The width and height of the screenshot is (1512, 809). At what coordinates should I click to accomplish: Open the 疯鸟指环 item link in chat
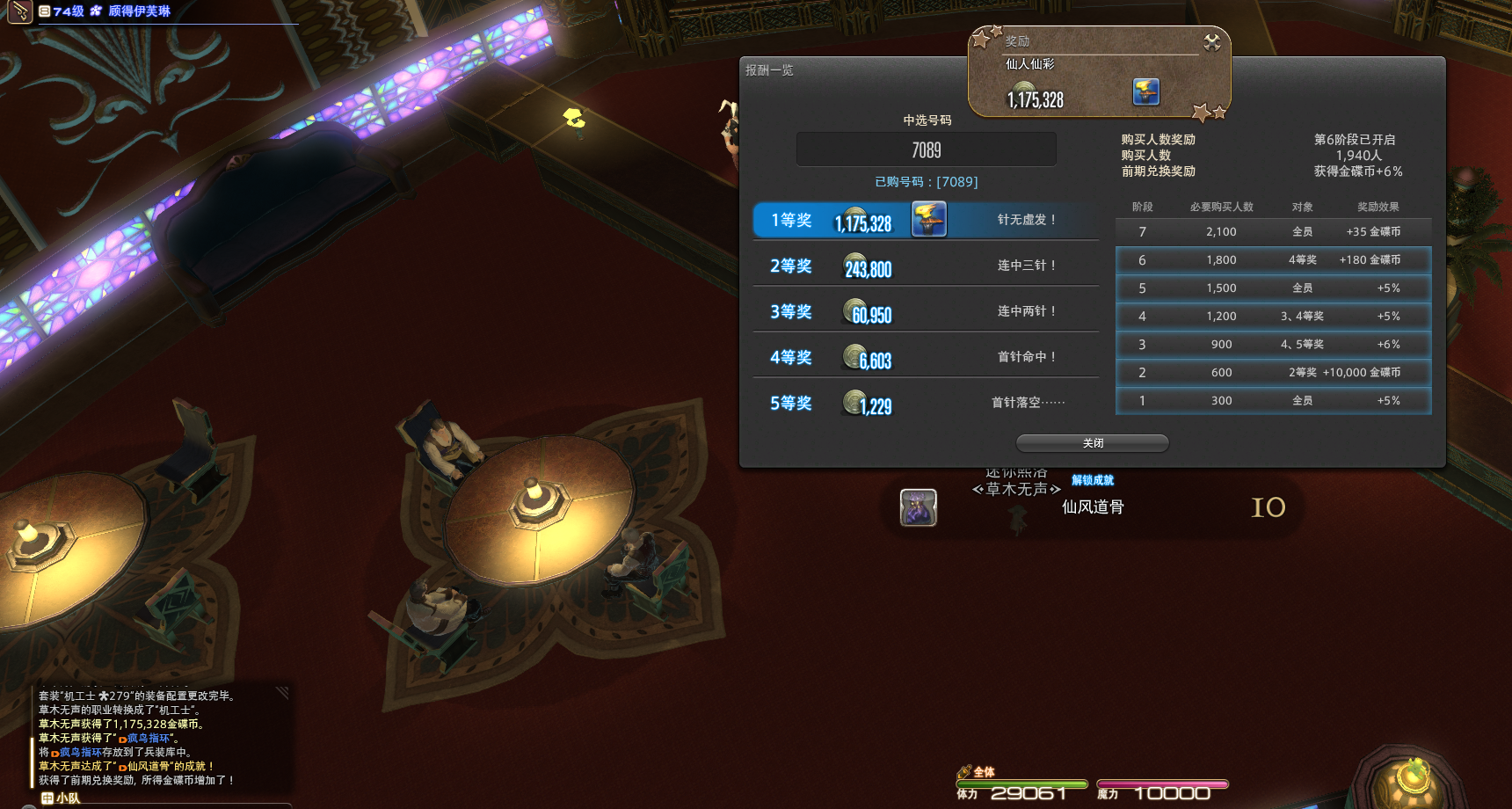pos(148,739)
